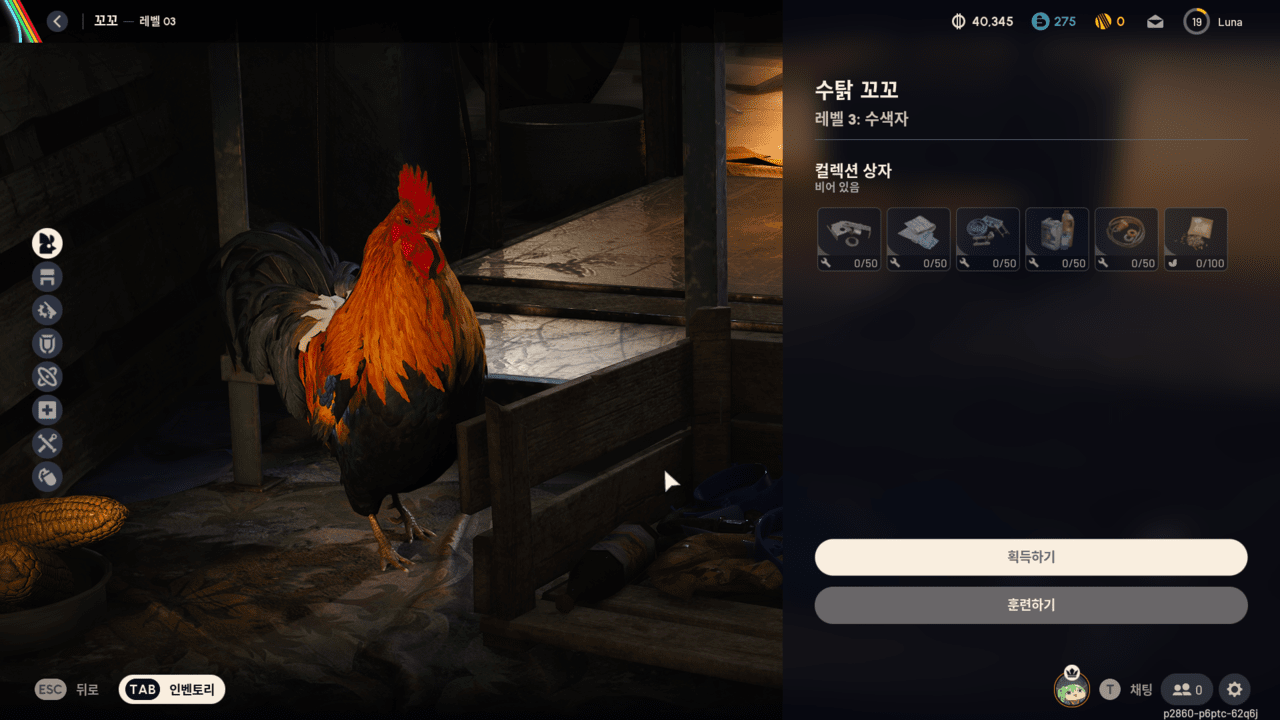Open the medical cross sidebar tab
1280x720 pixels.
47,410
